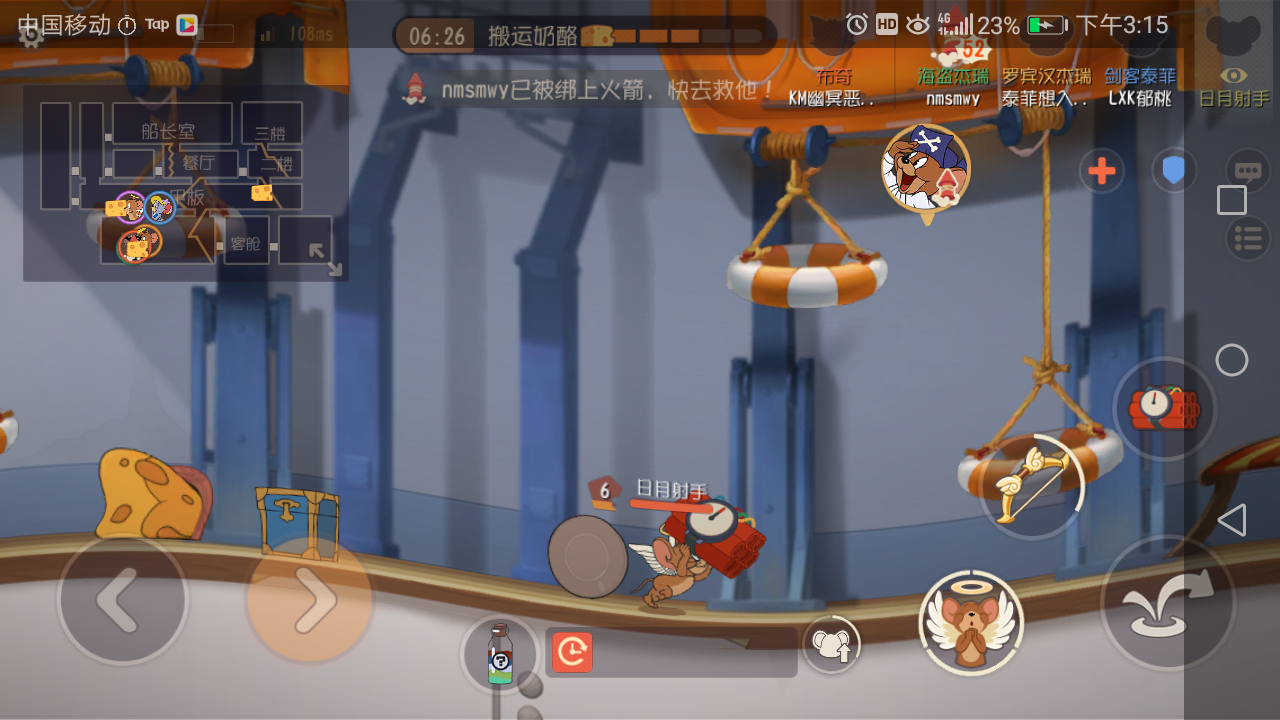Drink the mystery potion bottle item

click(x=500, y=652)
